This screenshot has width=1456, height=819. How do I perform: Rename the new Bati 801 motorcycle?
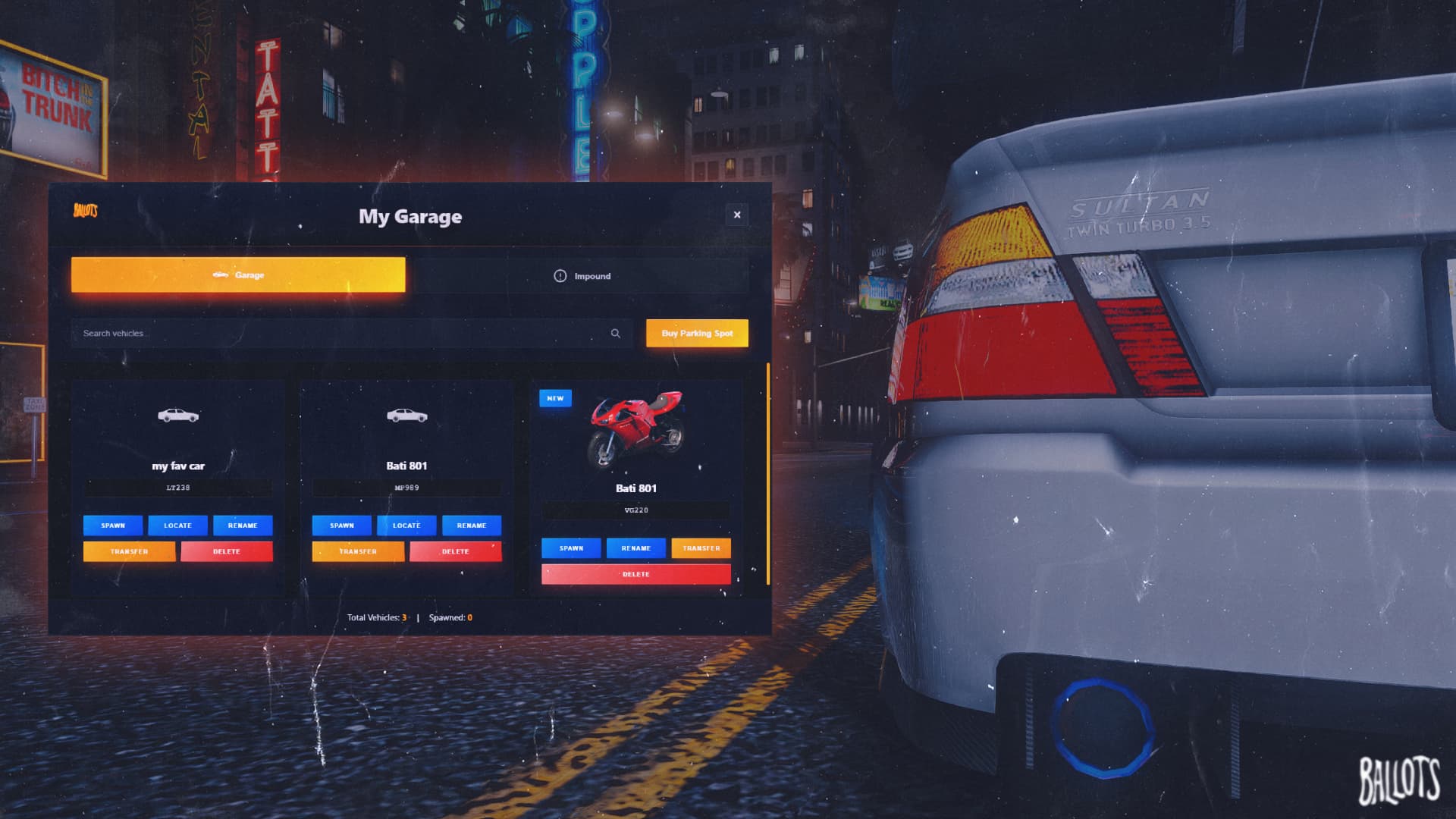point(636,548)
